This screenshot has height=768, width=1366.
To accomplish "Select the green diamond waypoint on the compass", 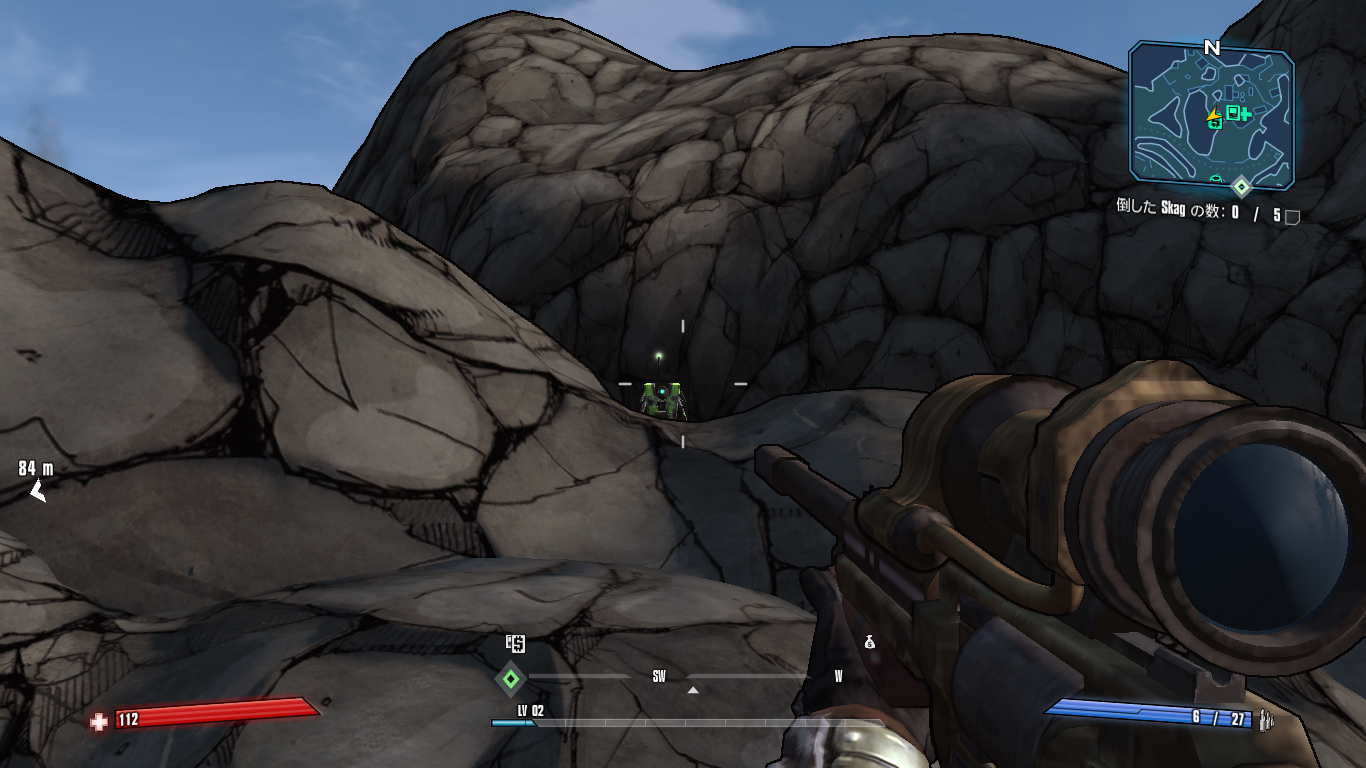I will tap(511, 679).
